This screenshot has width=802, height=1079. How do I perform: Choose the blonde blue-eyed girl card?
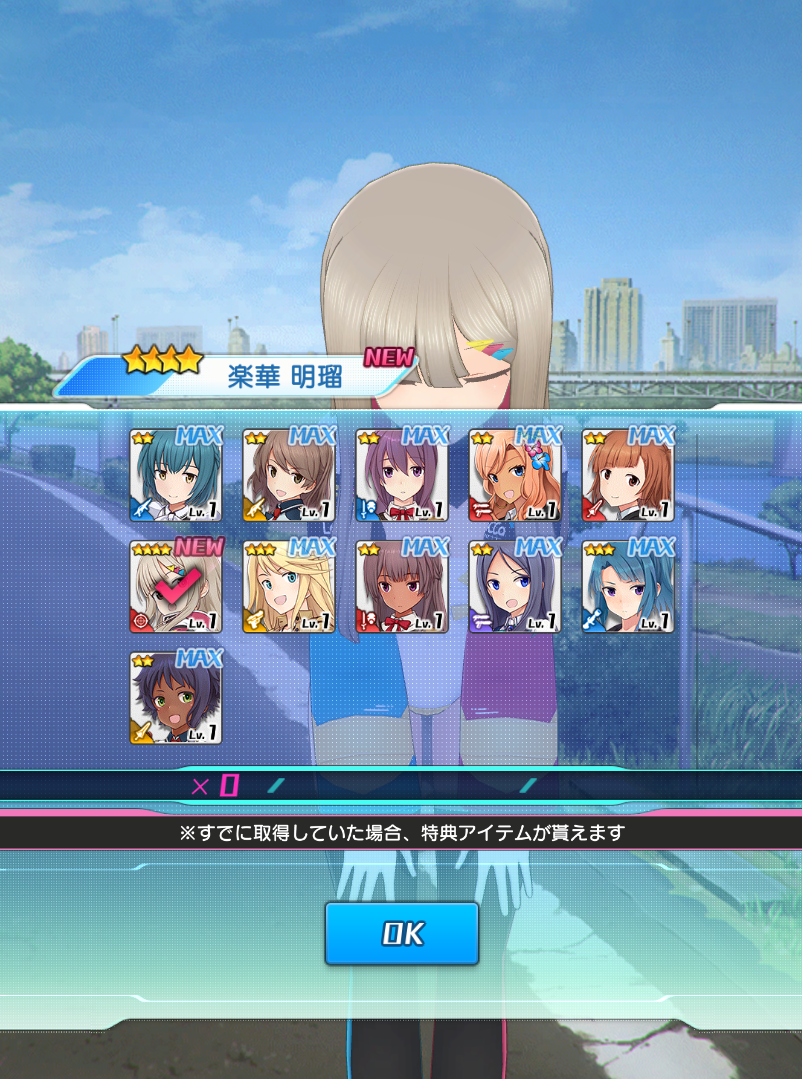tap(289, 587)
